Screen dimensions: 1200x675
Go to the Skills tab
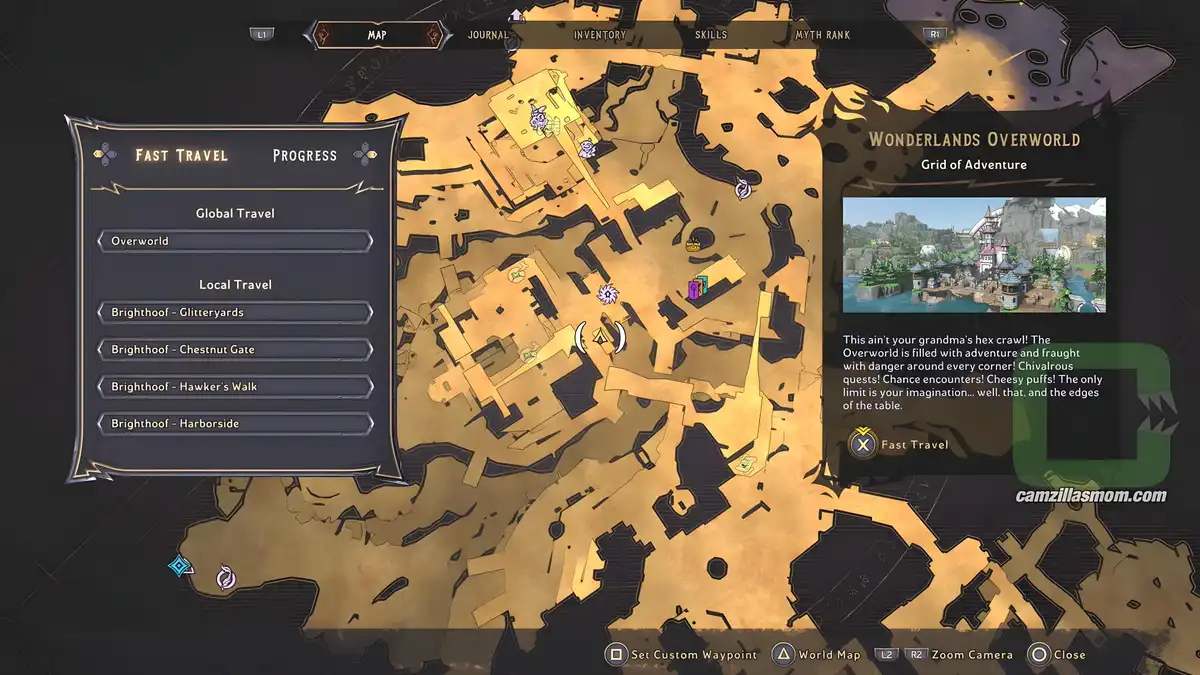[x=711, y=35]
